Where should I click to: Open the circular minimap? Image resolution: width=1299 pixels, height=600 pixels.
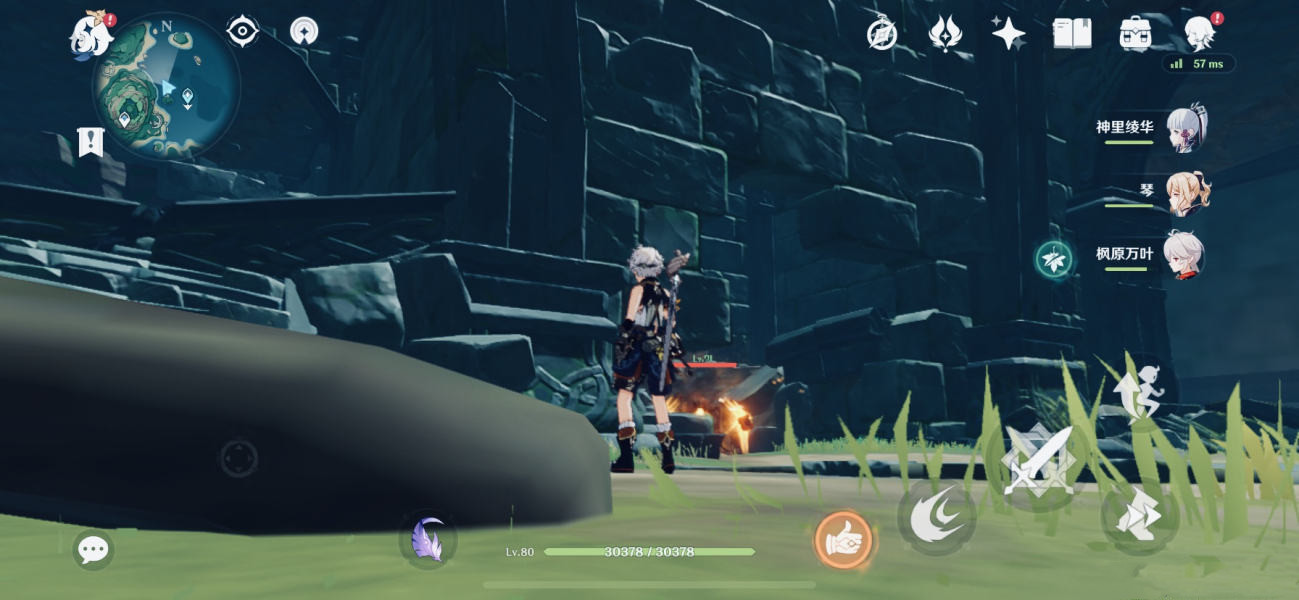167,86
